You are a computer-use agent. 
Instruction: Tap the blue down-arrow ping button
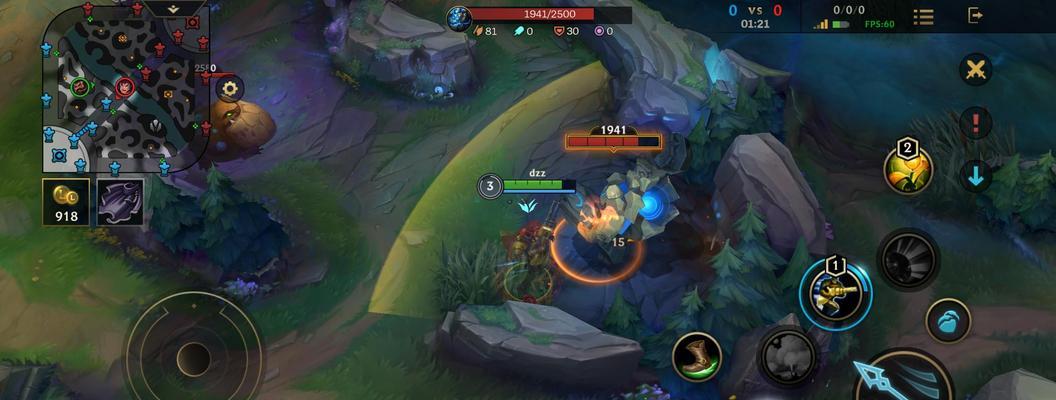975,177
